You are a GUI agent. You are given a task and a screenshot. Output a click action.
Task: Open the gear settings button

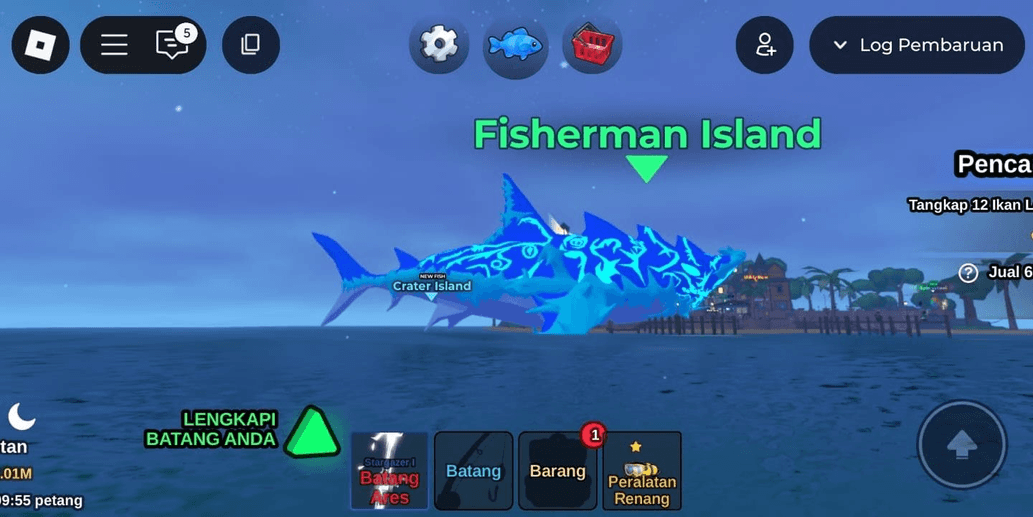tap(438, 45)
